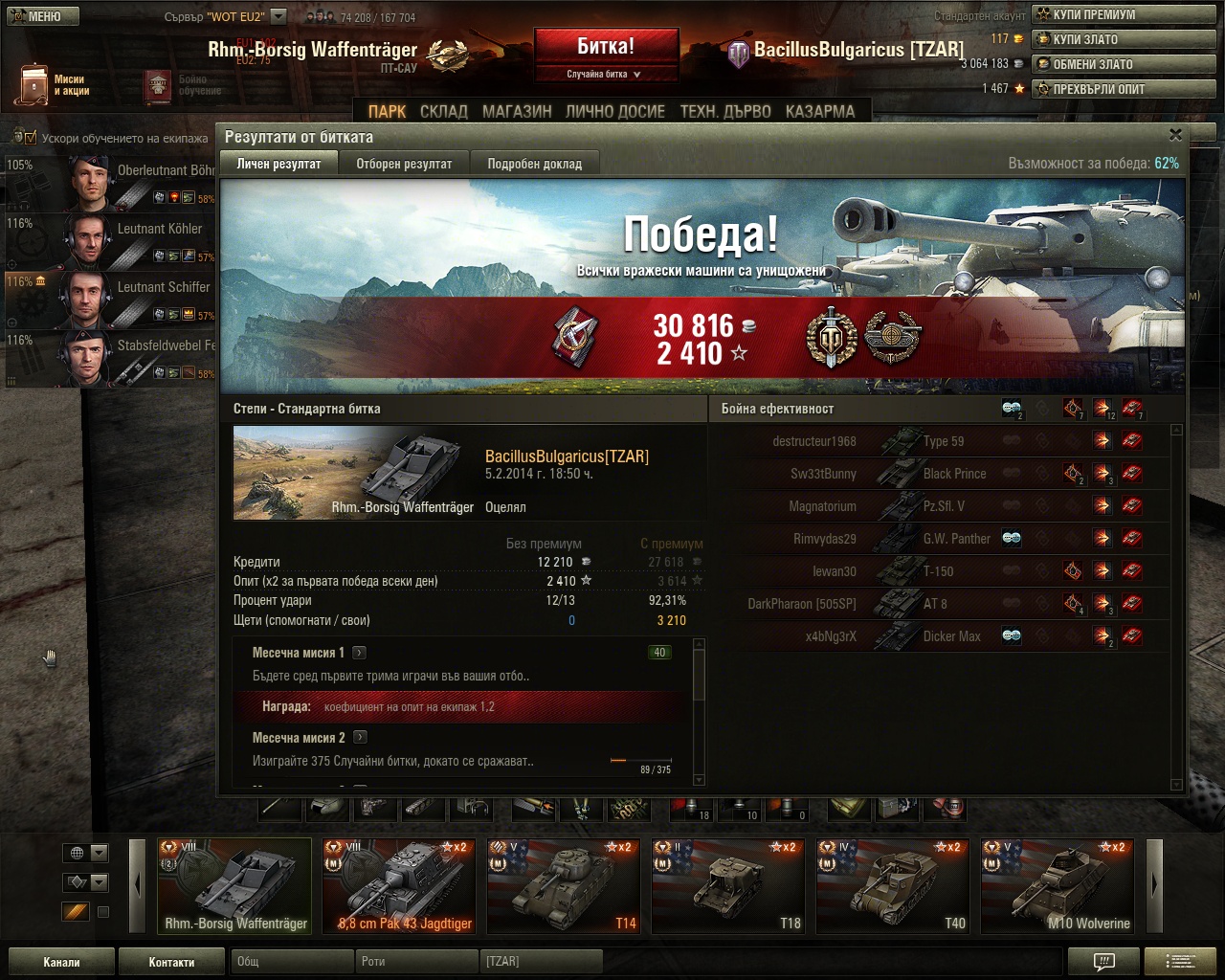Open the Подробен доклад tab
Screen dimensions: 1225x980
(534, 164)
